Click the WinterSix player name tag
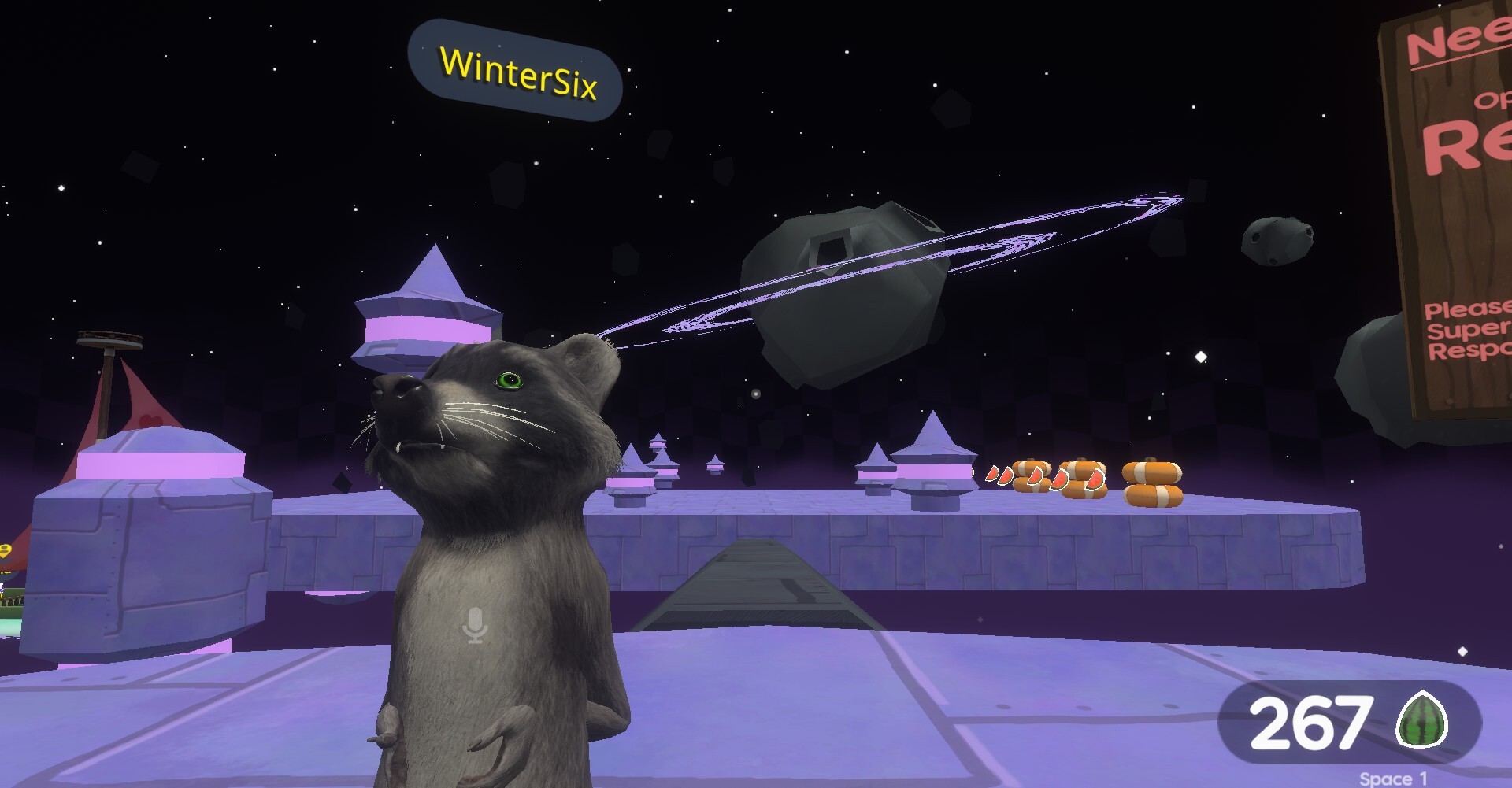The width and height of the screenshot is (1512, 788). 516,72
